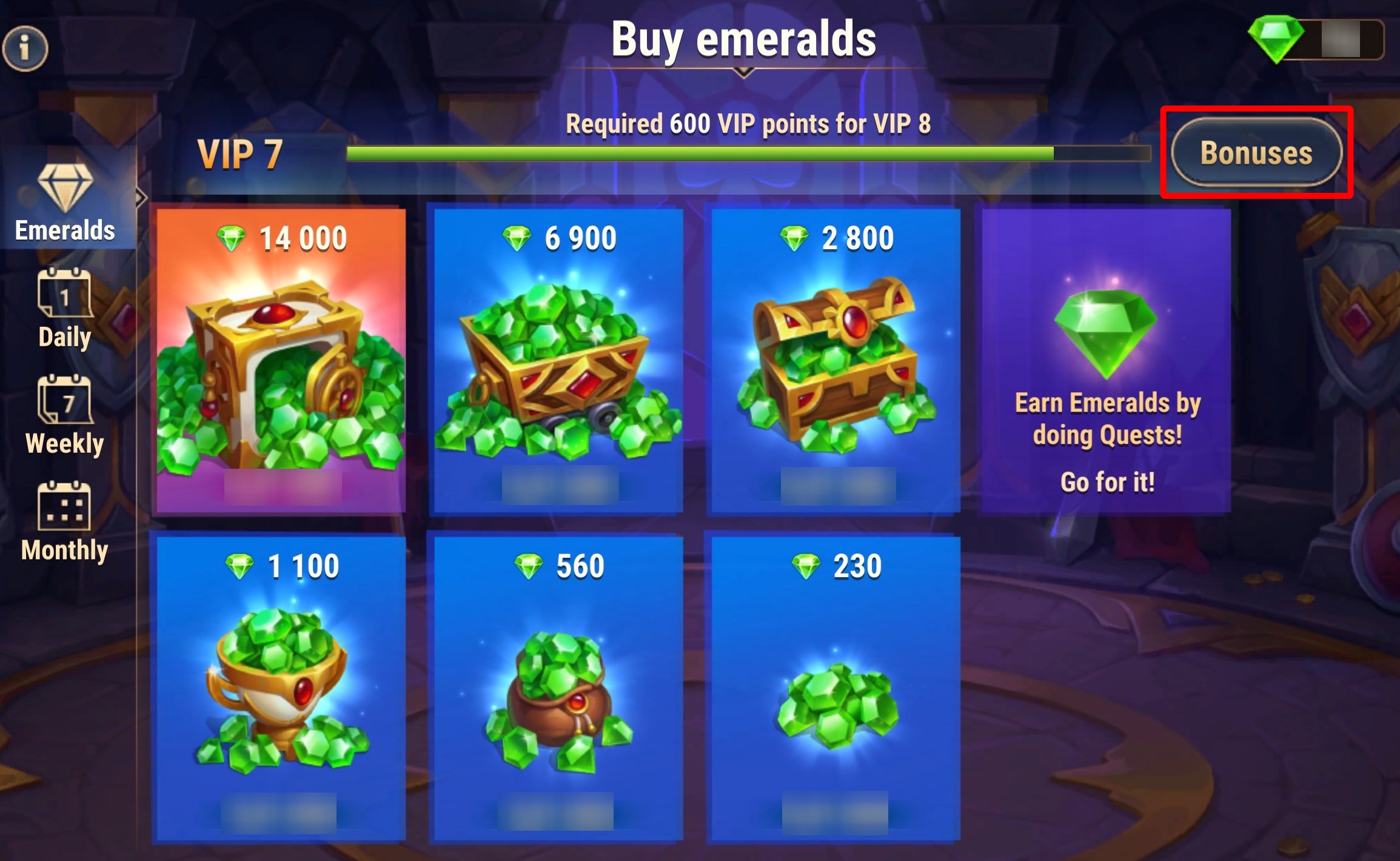
Task: Buy the 14 000 emeralds pack
Action: coord(281,361)
